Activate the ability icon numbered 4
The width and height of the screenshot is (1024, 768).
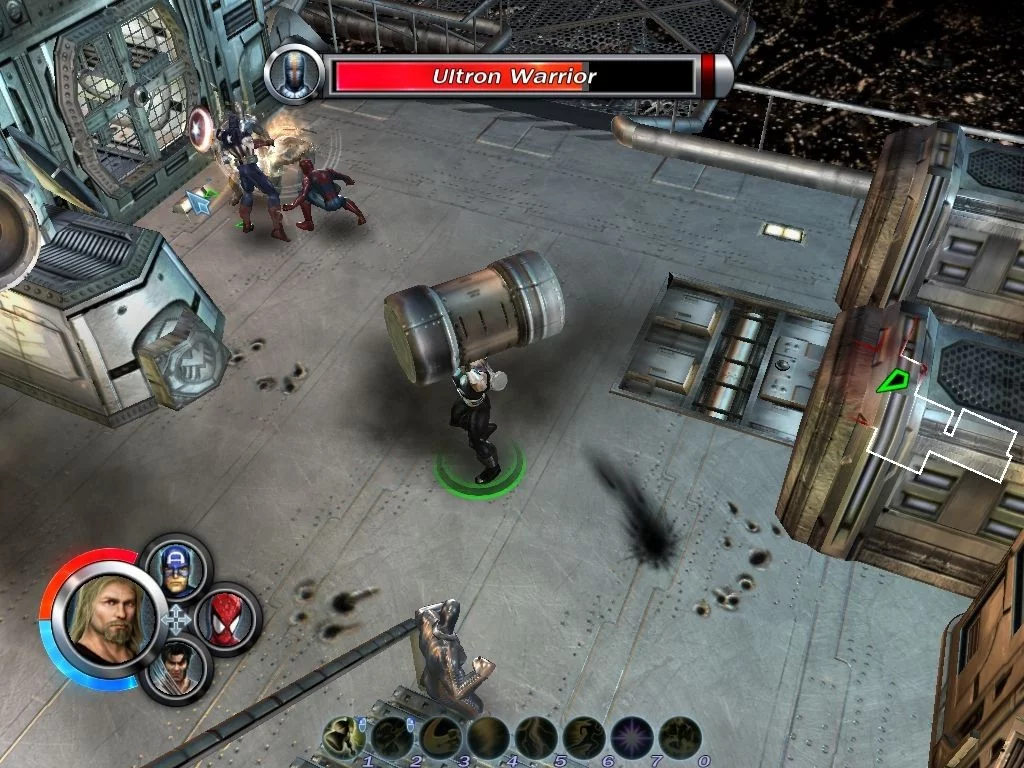[x=488, y=738]
